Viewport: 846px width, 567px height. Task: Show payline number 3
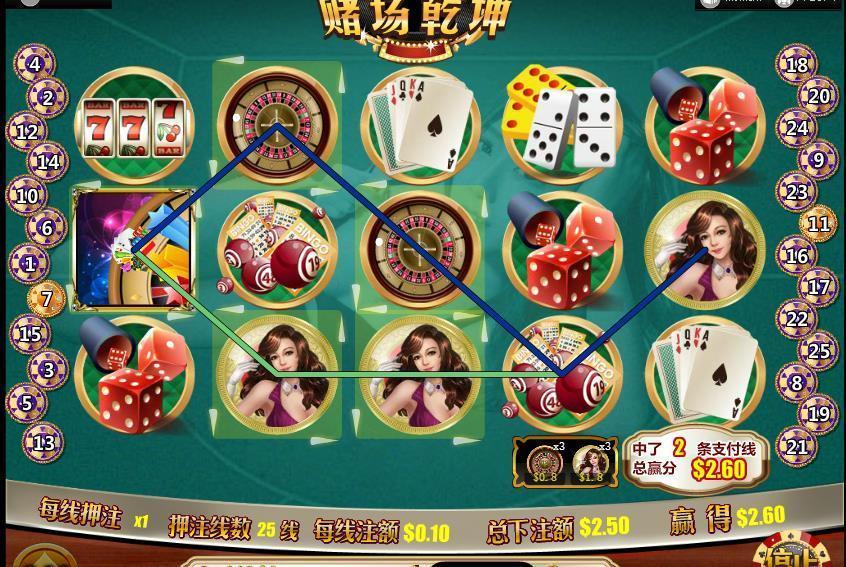click(47, 369)
